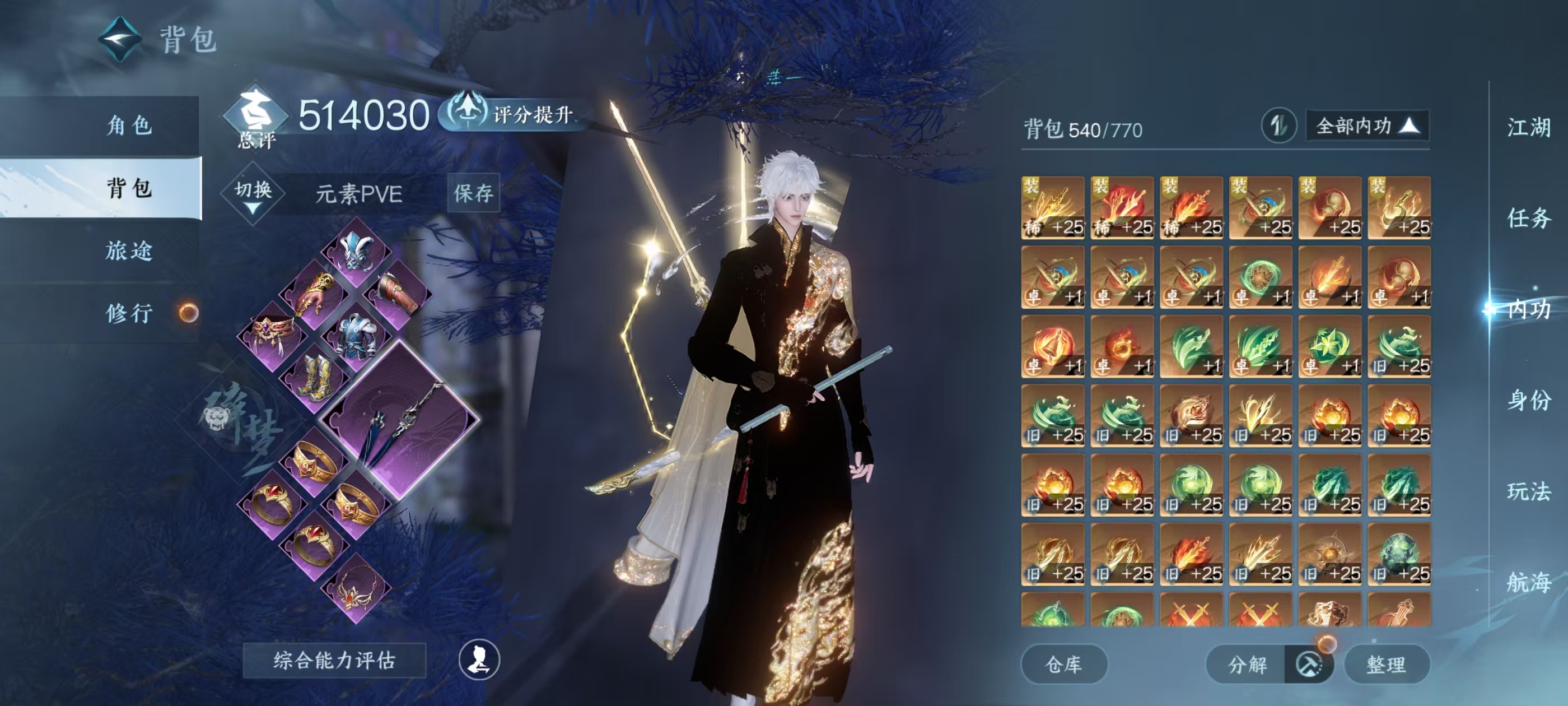Save the loadout with 保存

click(x=473, y=193)
